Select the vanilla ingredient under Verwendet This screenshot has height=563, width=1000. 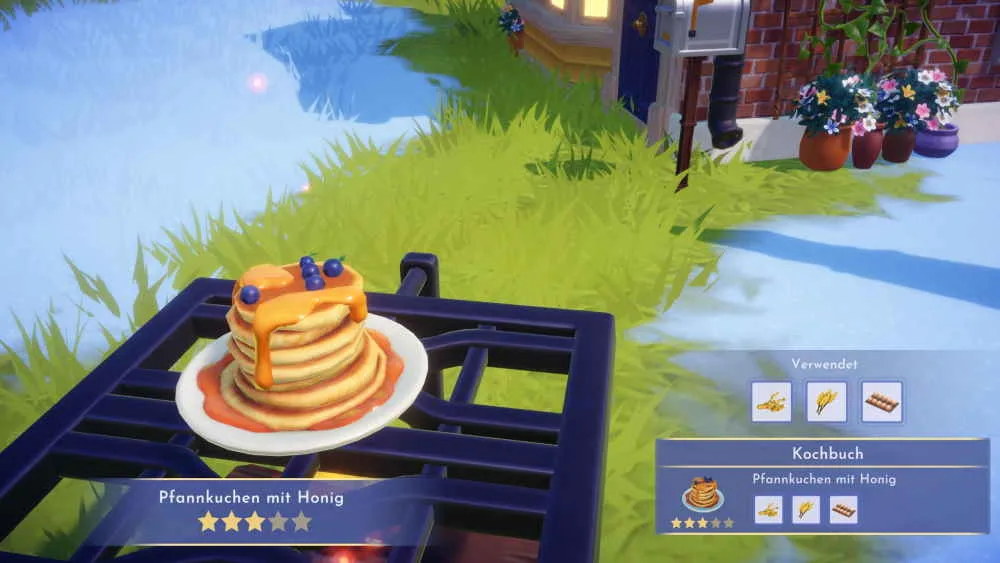click(x=771, y=402)
